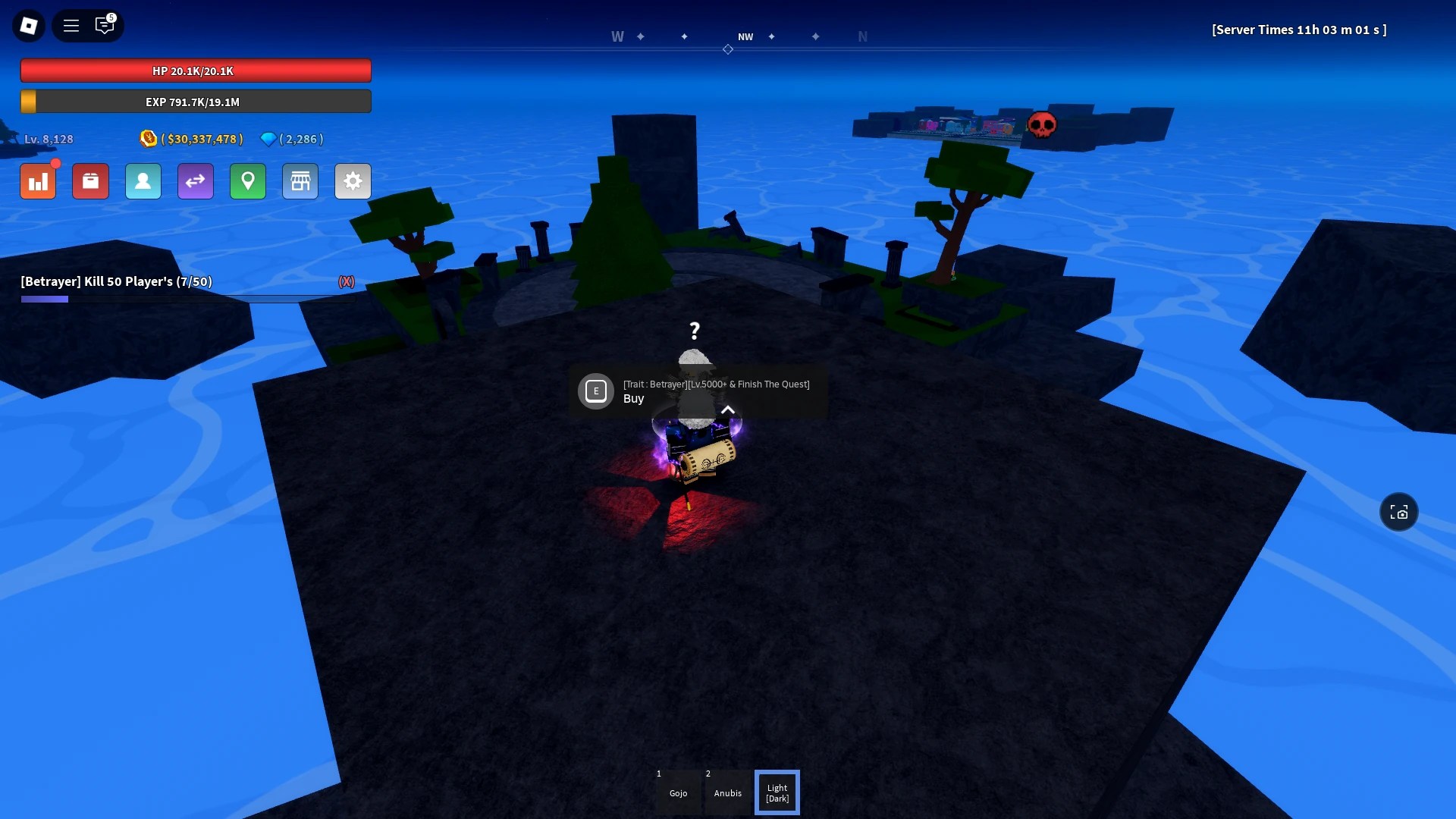Open the inventory box icon

point(90,181)
